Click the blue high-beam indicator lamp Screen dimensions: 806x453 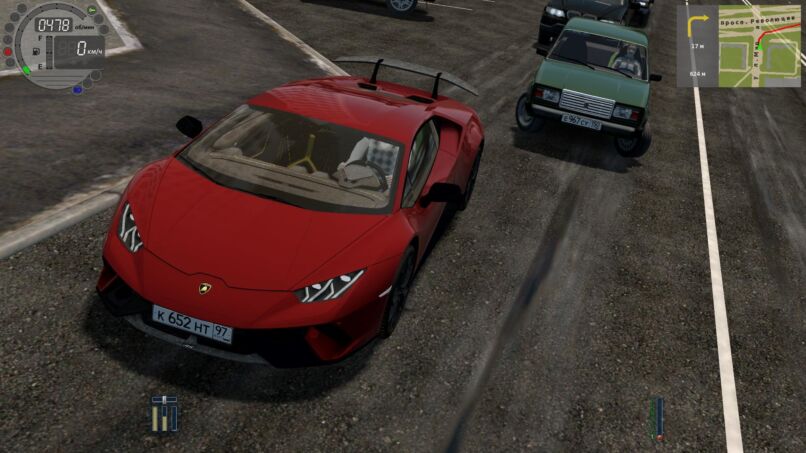click(77, 89)
